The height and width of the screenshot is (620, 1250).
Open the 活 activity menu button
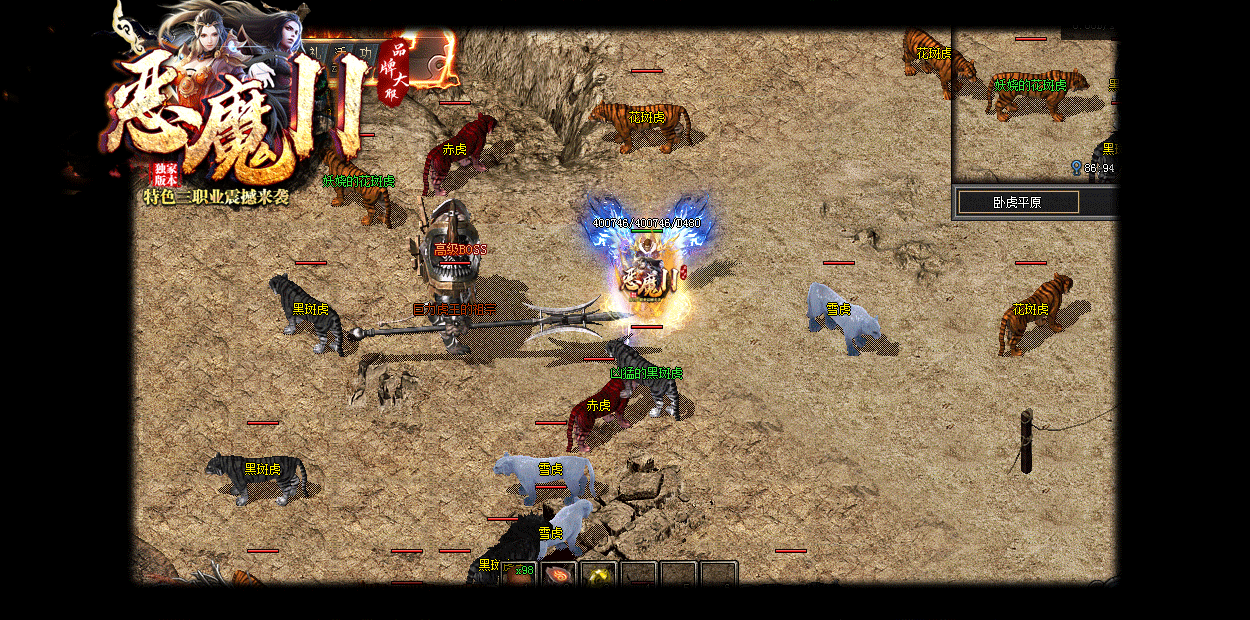point(341,53)
